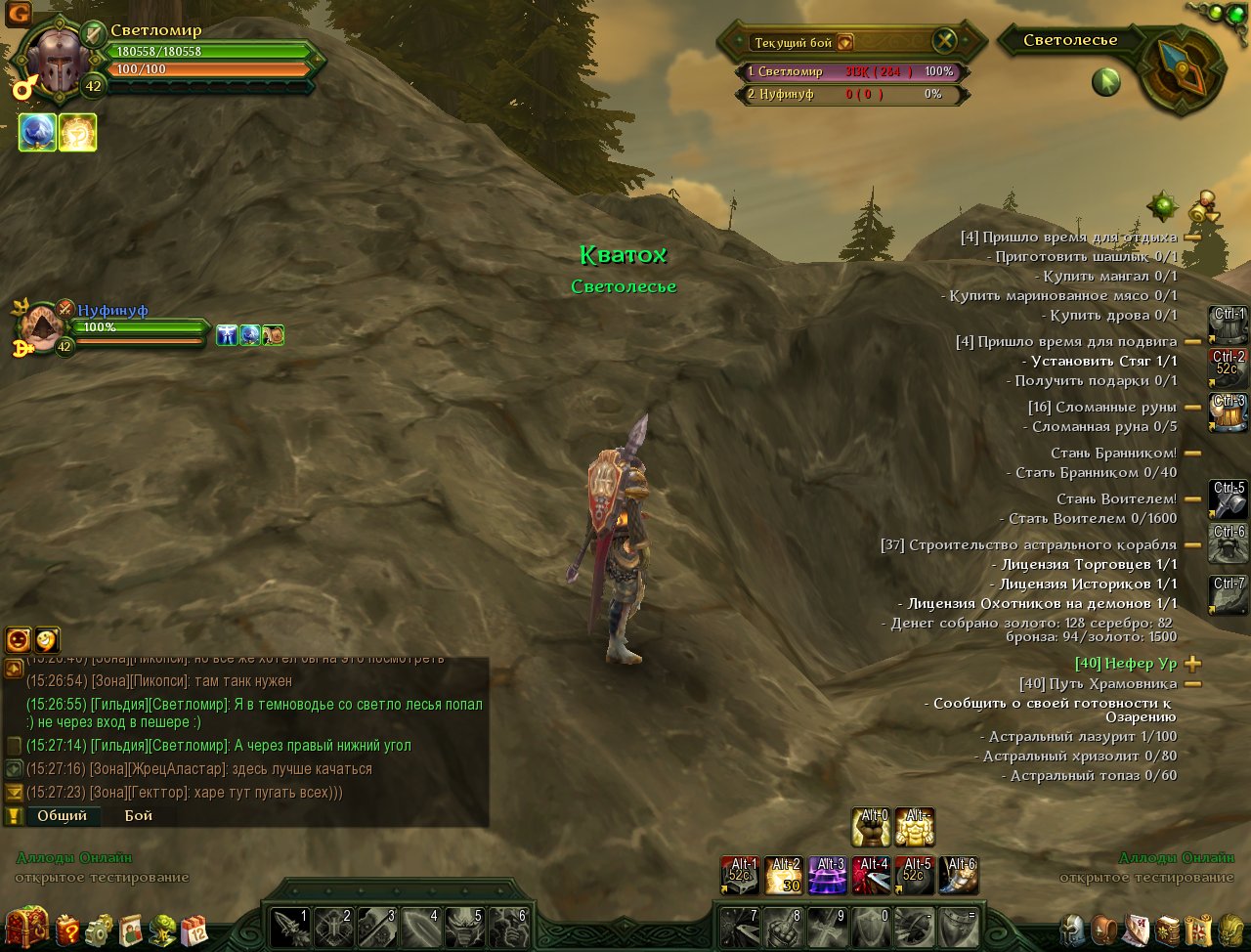Image resolution: width=1251 pixels, height=952 pixels.
Task: Switch to the Бой chat tab
Action: (x=138, y=815)
